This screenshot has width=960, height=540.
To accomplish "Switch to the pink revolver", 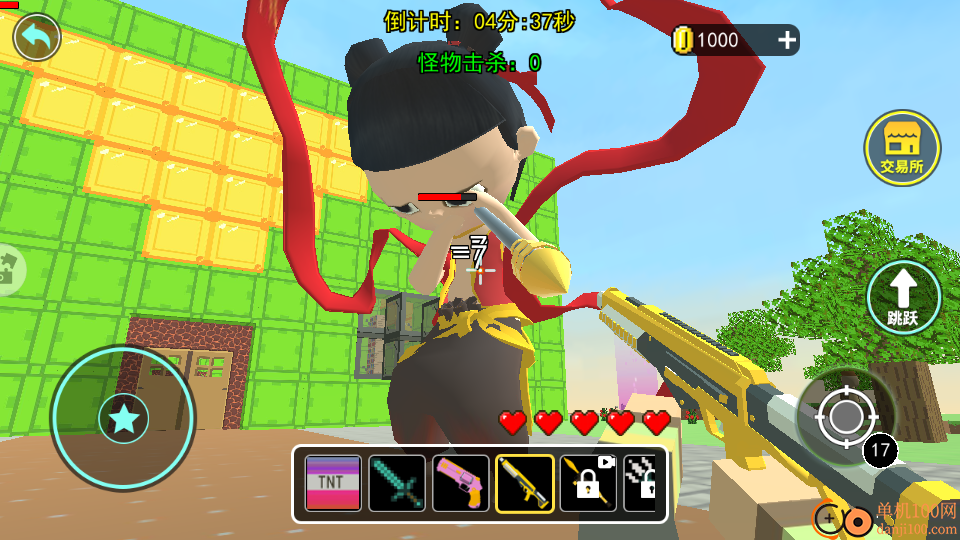I will click(461, 484).
